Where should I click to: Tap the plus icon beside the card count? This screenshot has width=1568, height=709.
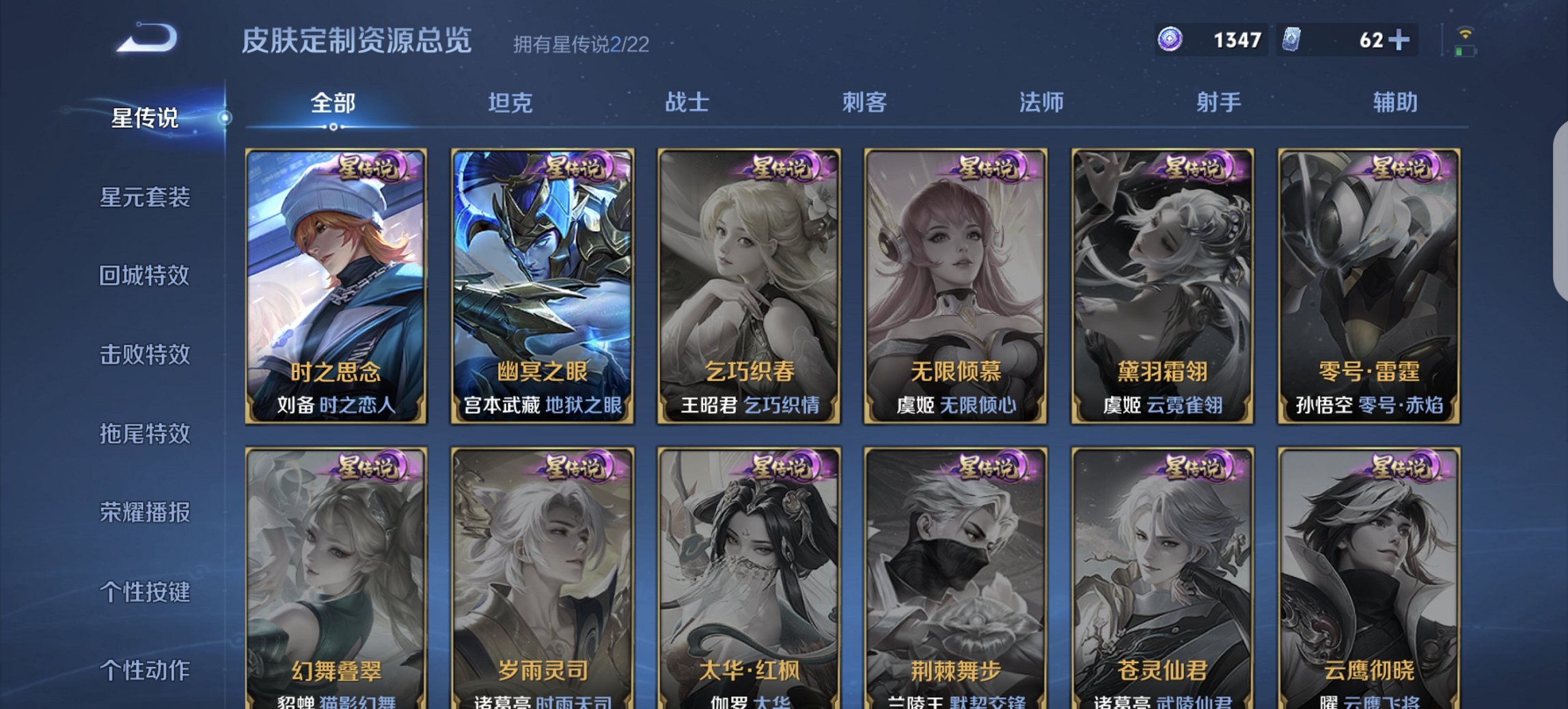(1403, 40)
